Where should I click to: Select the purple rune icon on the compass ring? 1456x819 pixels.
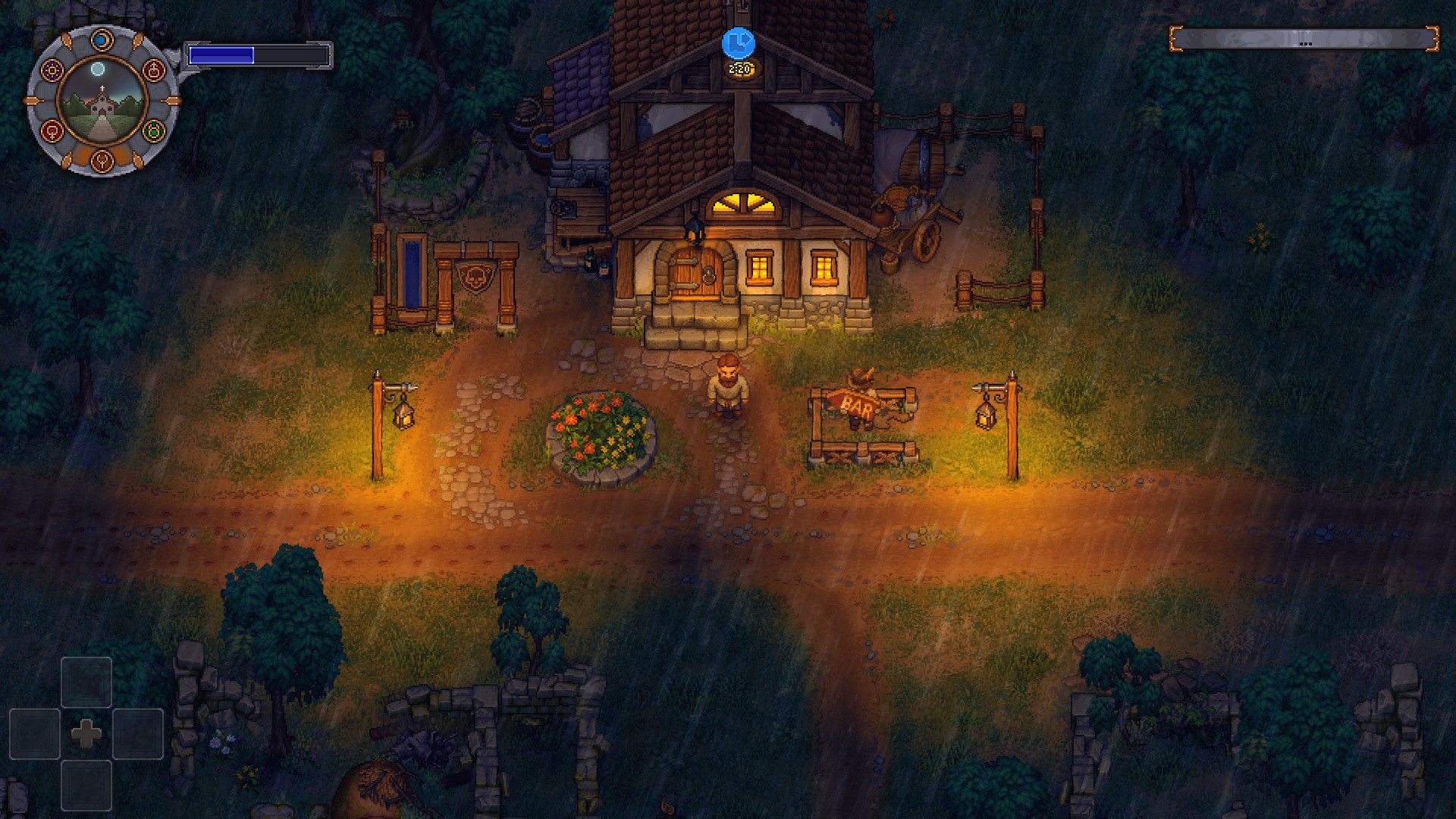click(52, 69)
